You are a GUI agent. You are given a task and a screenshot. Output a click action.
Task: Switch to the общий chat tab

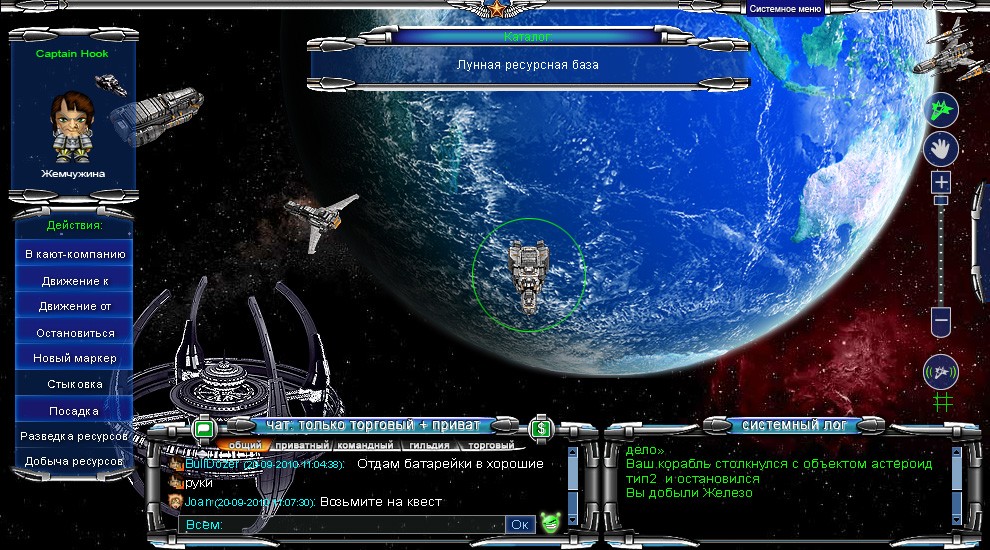(x=245, y=445)
